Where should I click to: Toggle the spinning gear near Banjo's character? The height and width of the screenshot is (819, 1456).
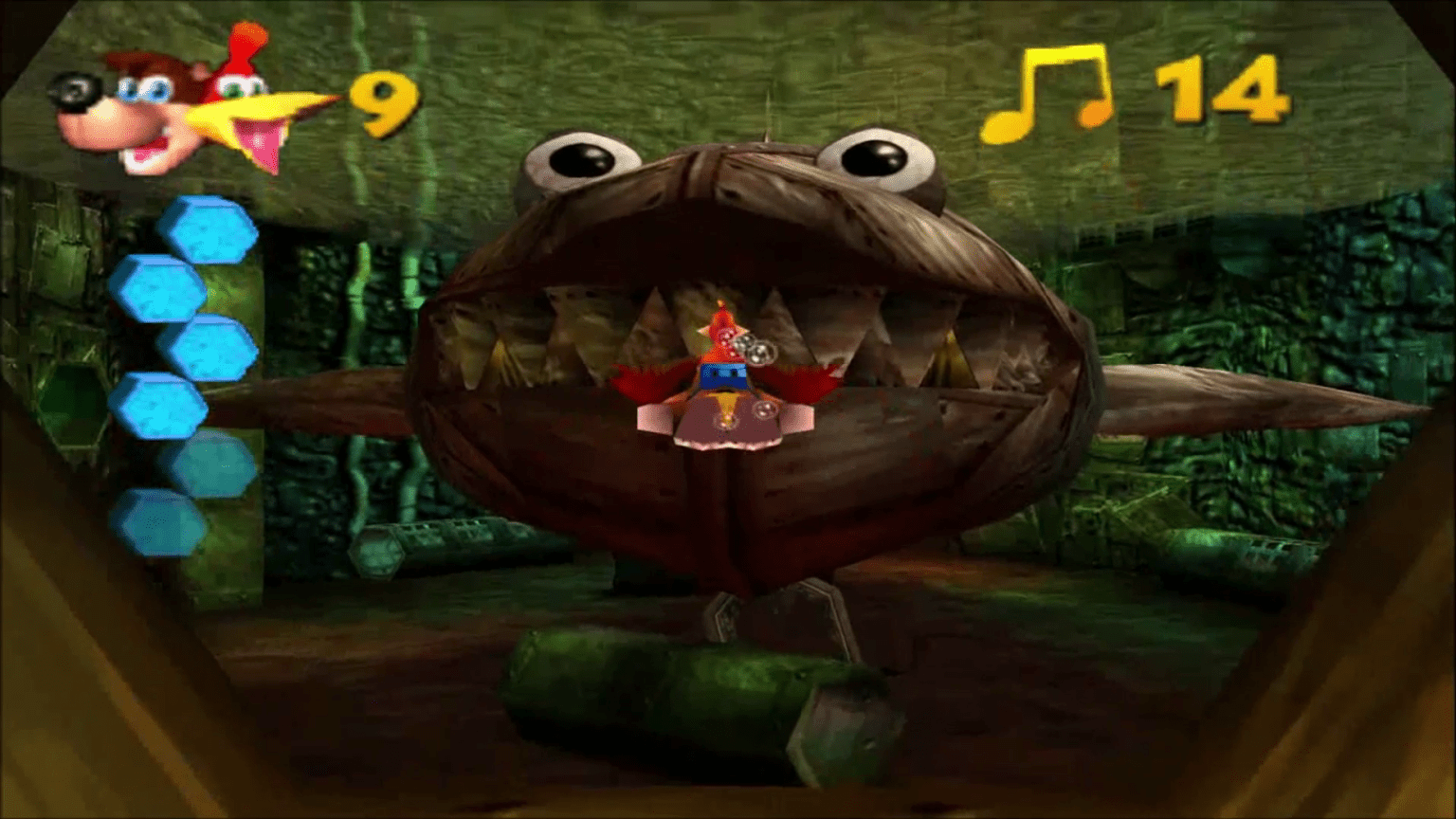click(x=754, y=351)
